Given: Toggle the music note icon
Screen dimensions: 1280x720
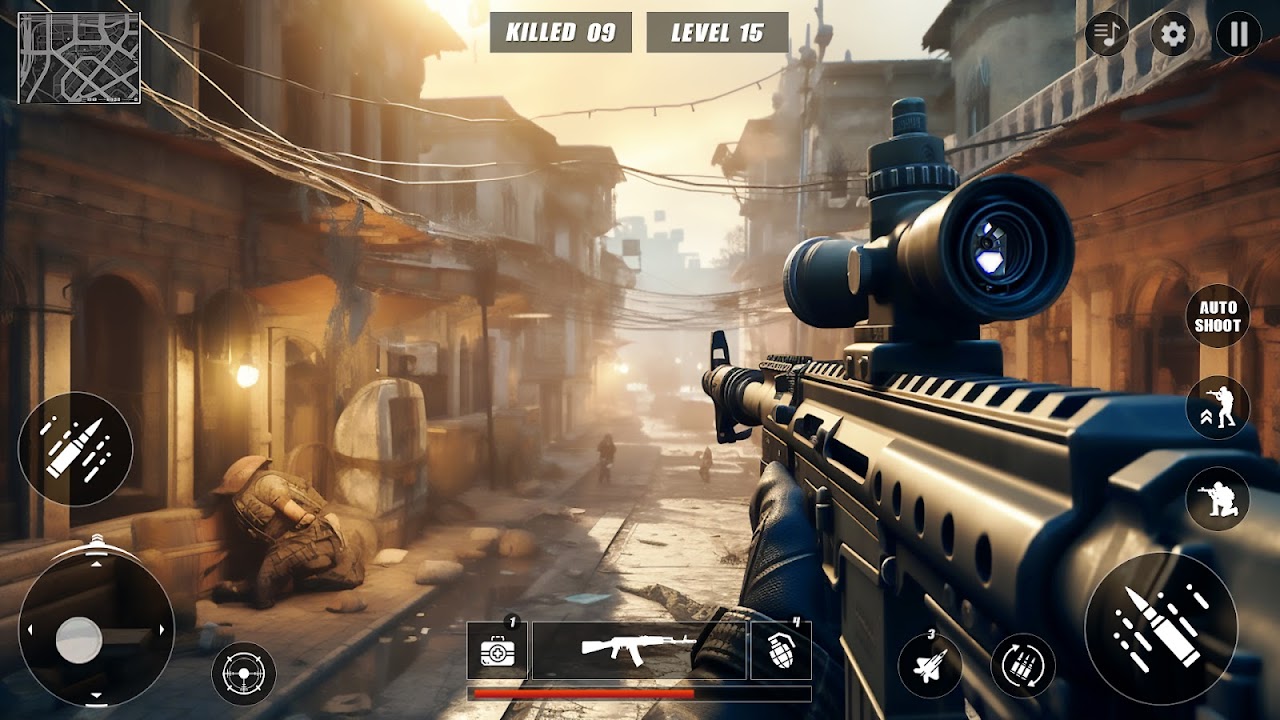Looking at the screenshot, I should click(1107, 35).
